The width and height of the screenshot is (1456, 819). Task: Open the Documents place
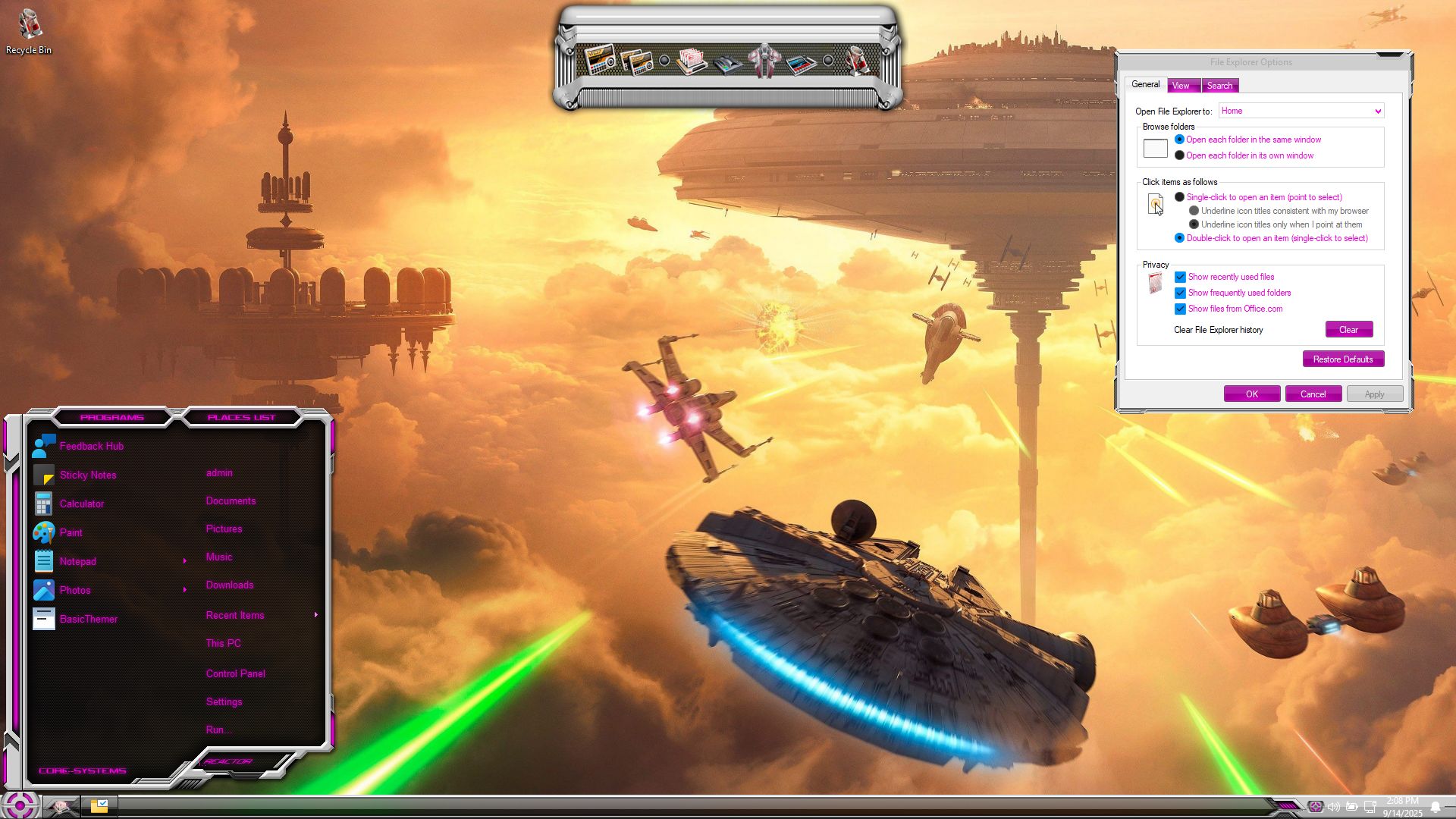pyautogui.click(x=231, y=501)
